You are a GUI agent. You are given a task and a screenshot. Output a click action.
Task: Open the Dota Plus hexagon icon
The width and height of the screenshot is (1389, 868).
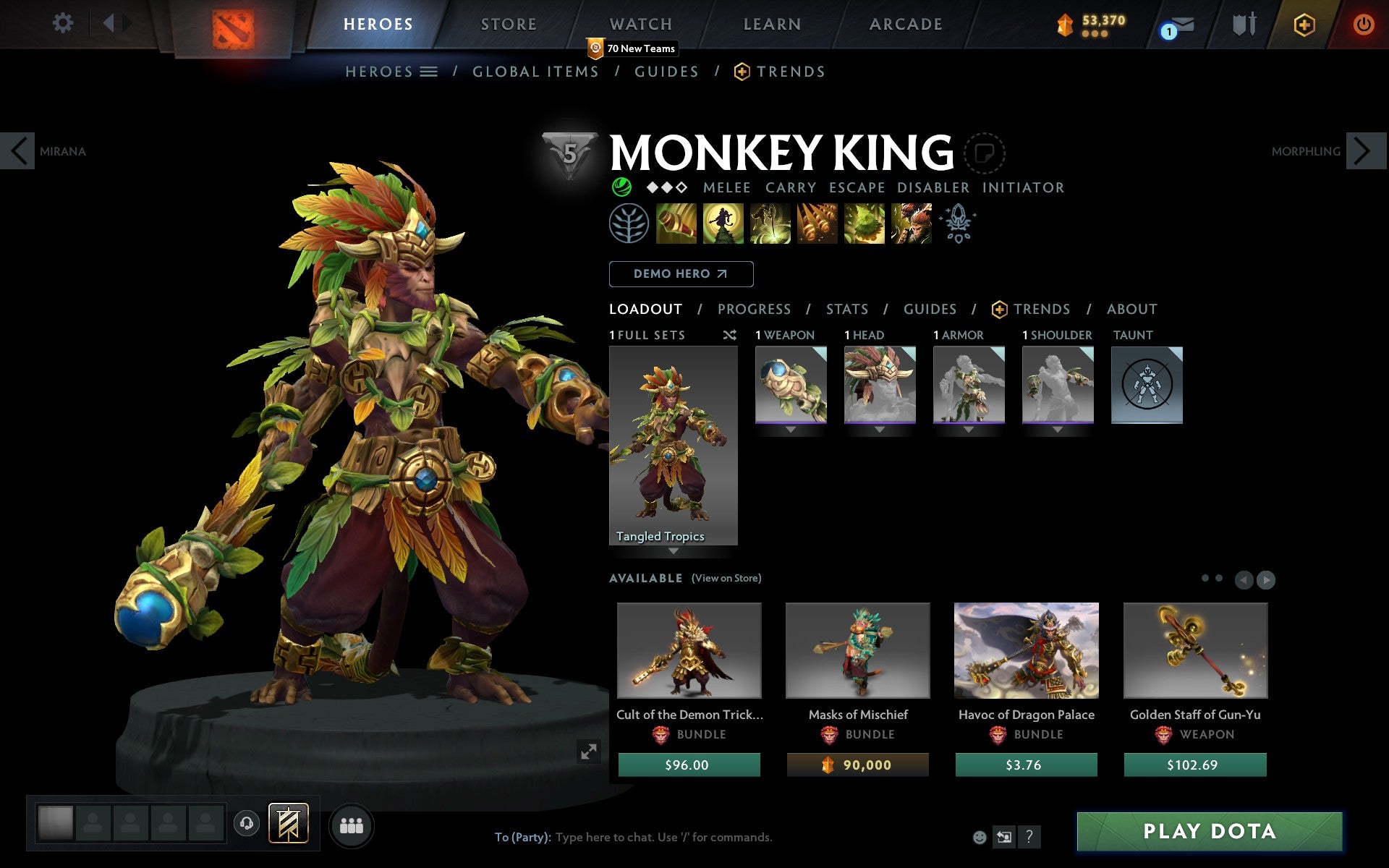(1304, 24)
